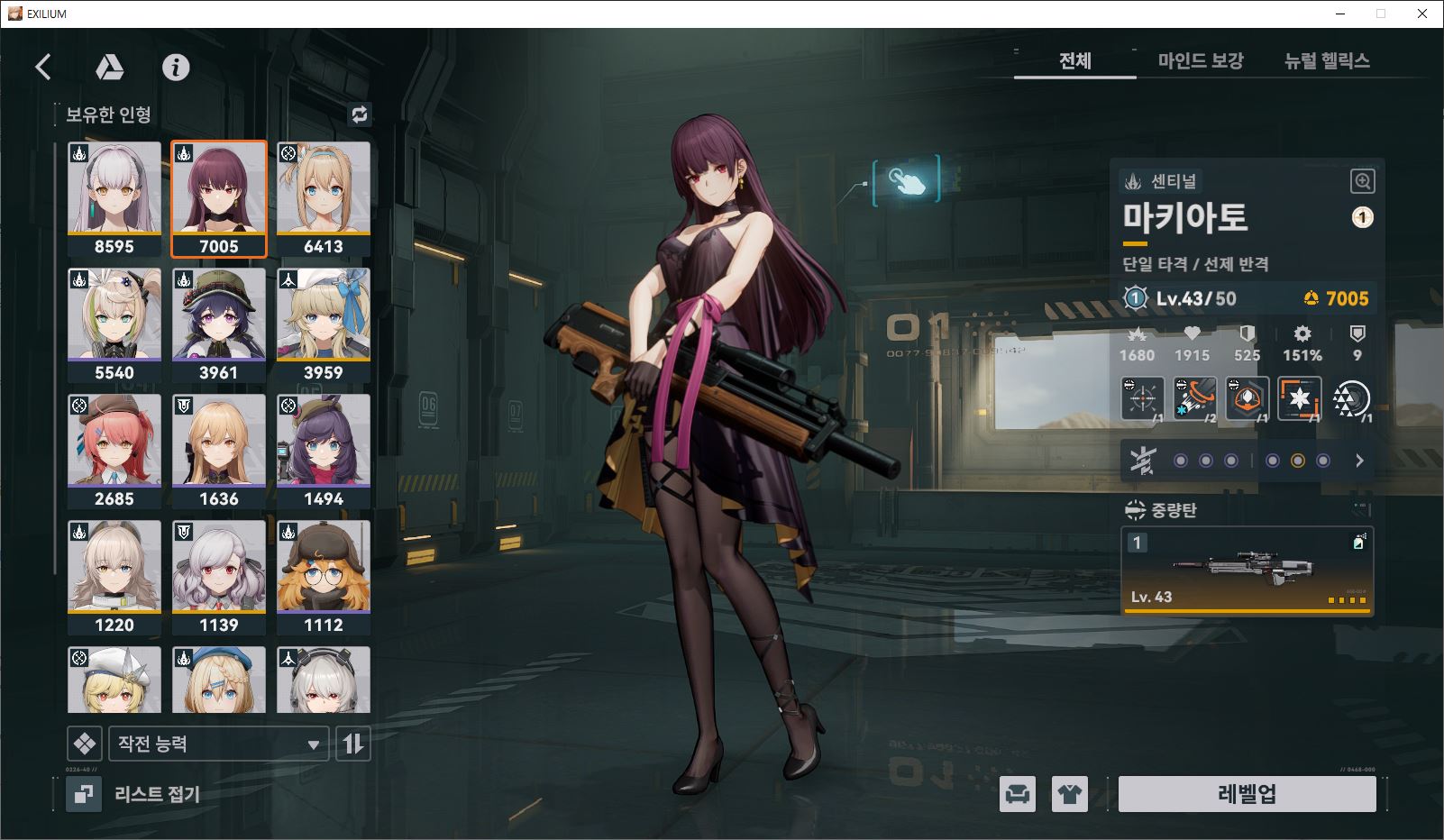Switch to the 마인드 보강 tab
Screen dimensions: 1444x840
(x=1200, y=60)
